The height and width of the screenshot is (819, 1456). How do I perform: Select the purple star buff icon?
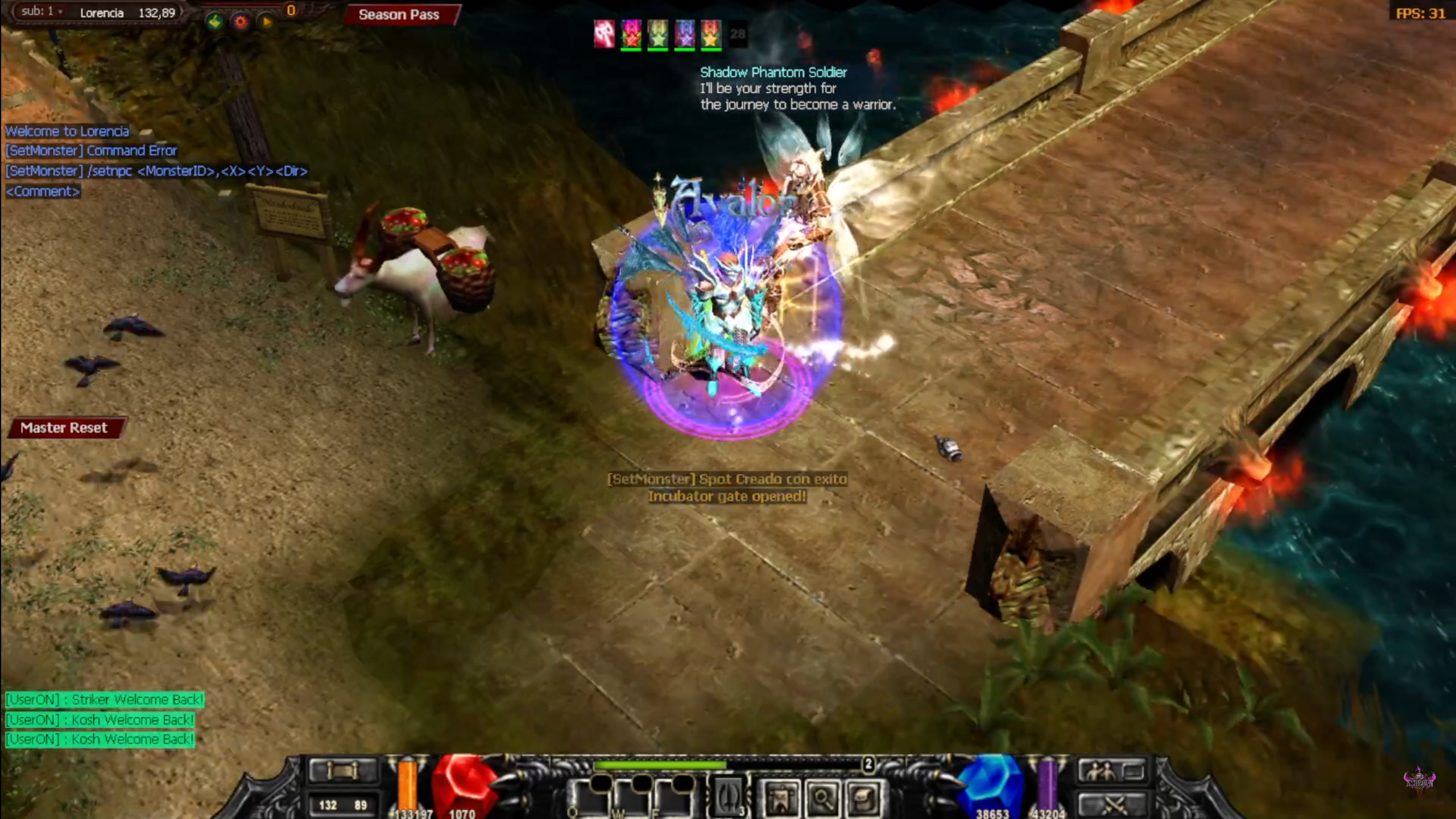(685, 34)
